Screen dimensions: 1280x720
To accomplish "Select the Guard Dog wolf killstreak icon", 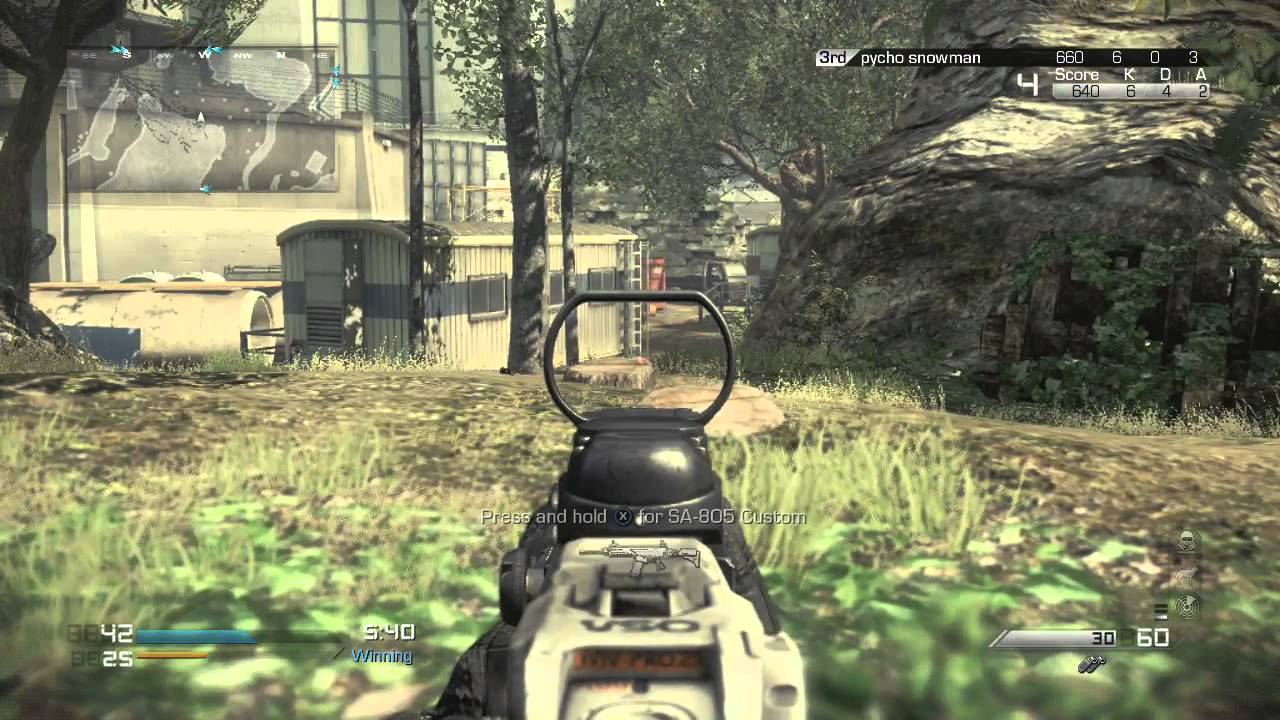I will coord(1187,576).
